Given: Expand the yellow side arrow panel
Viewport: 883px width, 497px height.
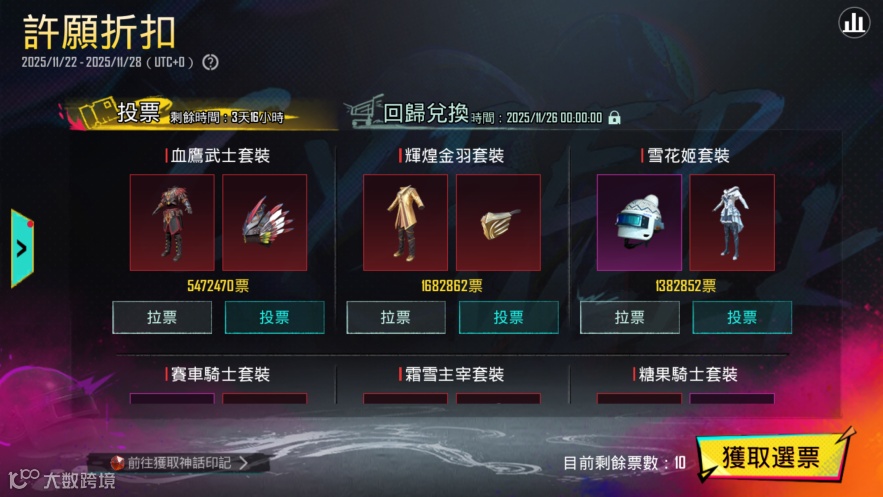Looking at the screenshot, I should pyautogui.click(x=22, y=248).
